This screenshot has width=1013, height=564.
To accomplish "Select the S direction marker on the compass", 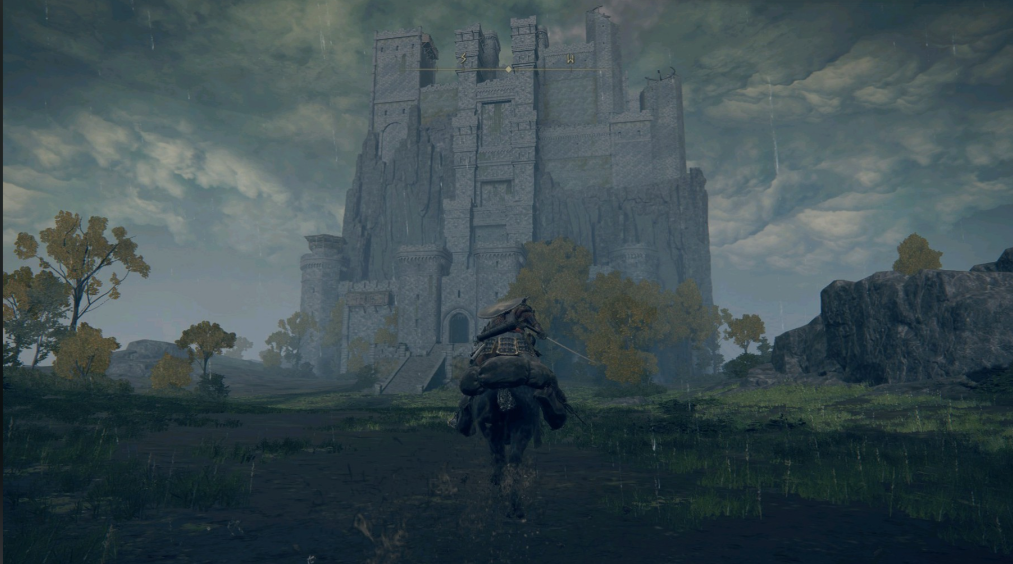I will (x=463, y=58).
